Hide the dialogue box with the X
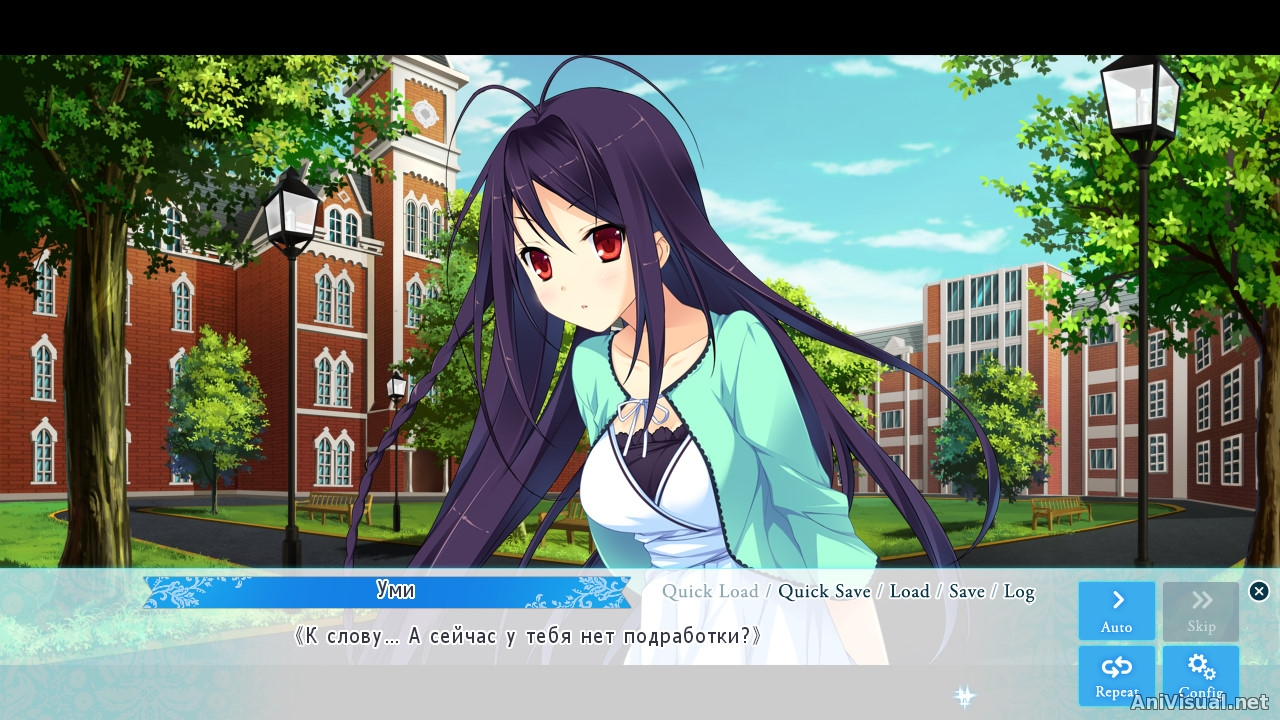Image resolution: width=1280 pixels, height=720 pixels. tap(1259, 591)
